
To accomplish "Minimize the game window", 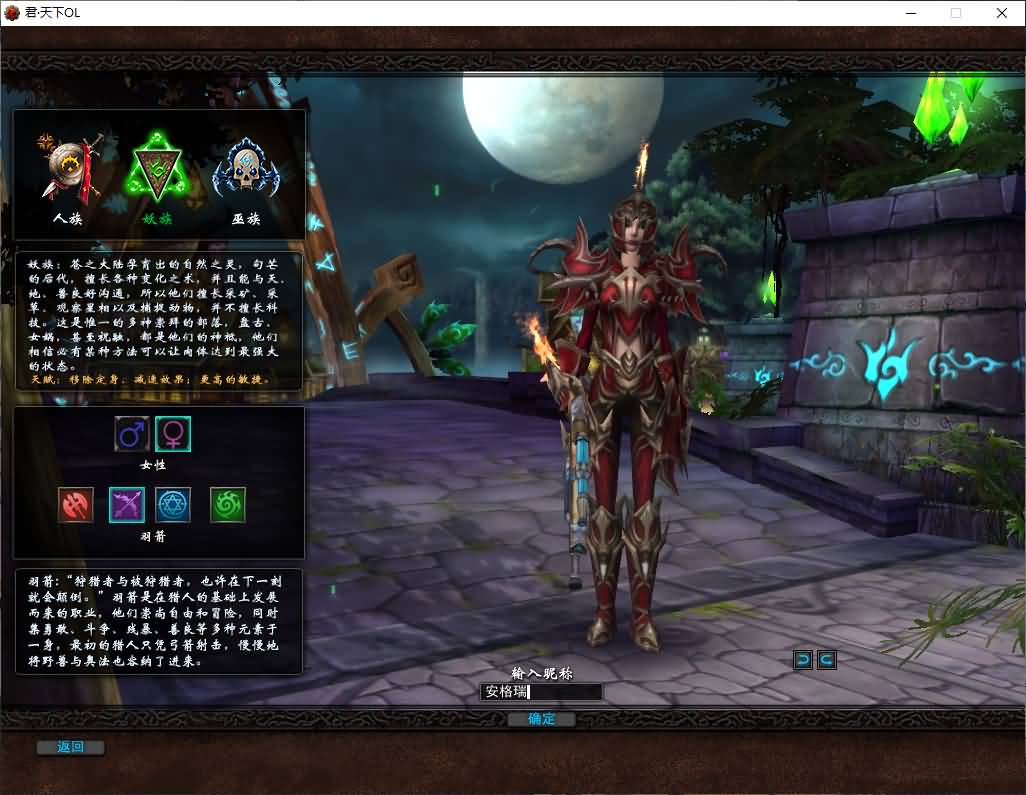I will pyautogui.click(x=911, y=13).
